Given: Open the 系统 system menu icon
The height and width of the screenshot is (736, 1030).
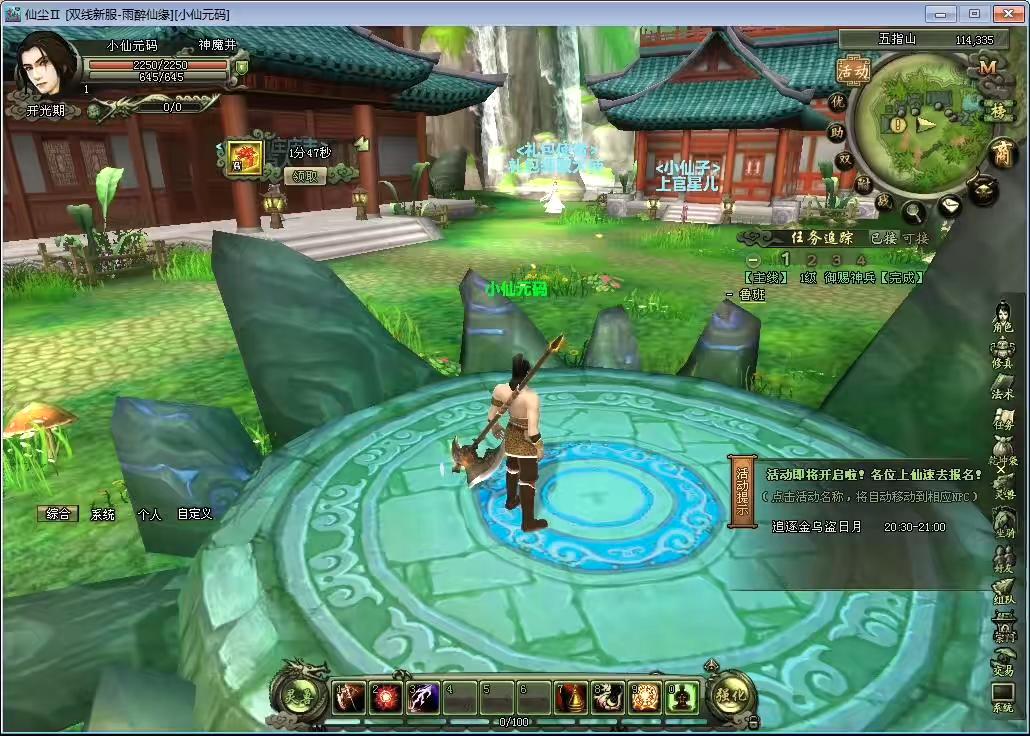Looking at the screenshot, I should (1002, 697).
